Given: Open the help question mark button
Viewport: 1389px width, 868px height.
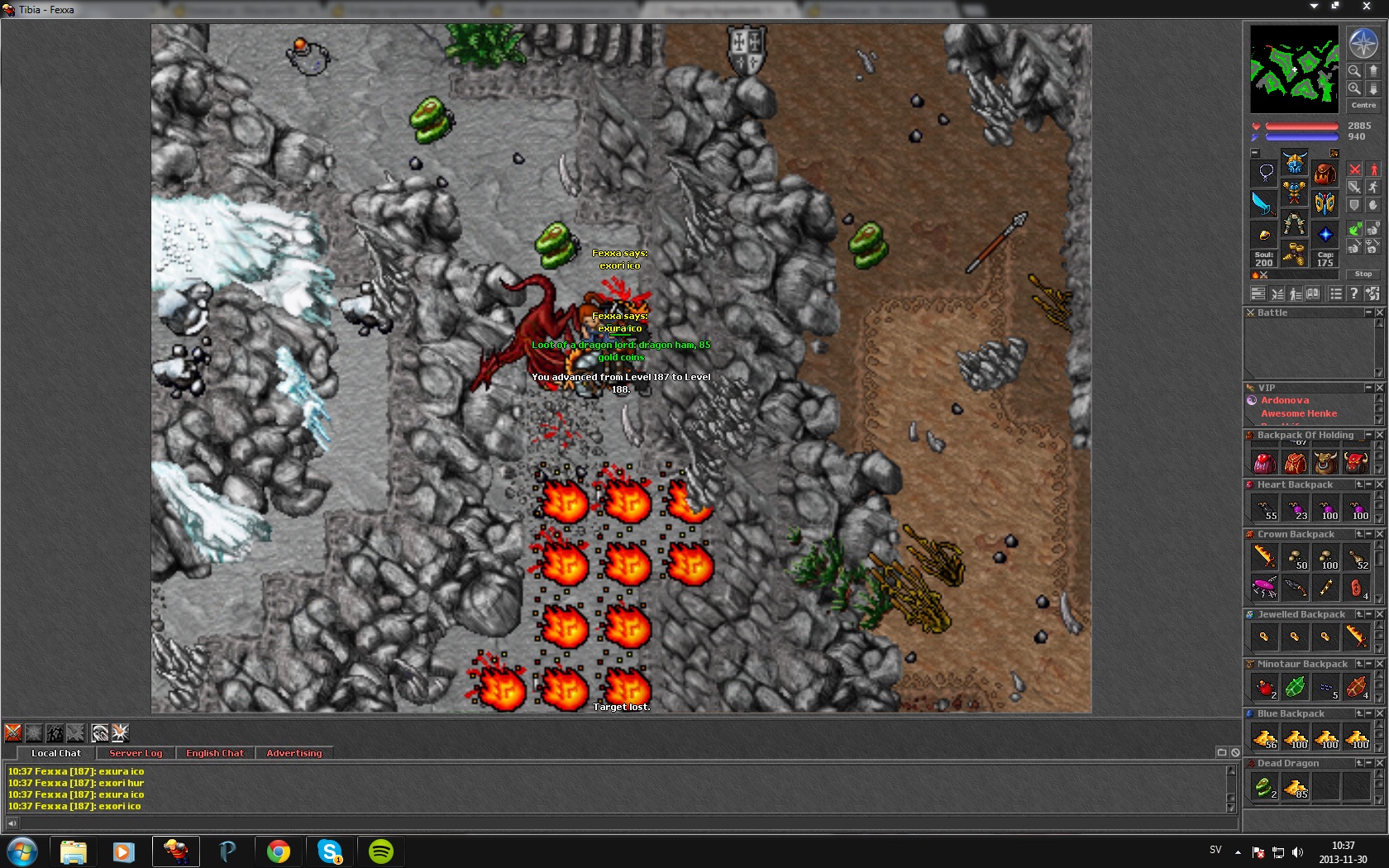Looking at the screenshot, I should [1353, 293].
